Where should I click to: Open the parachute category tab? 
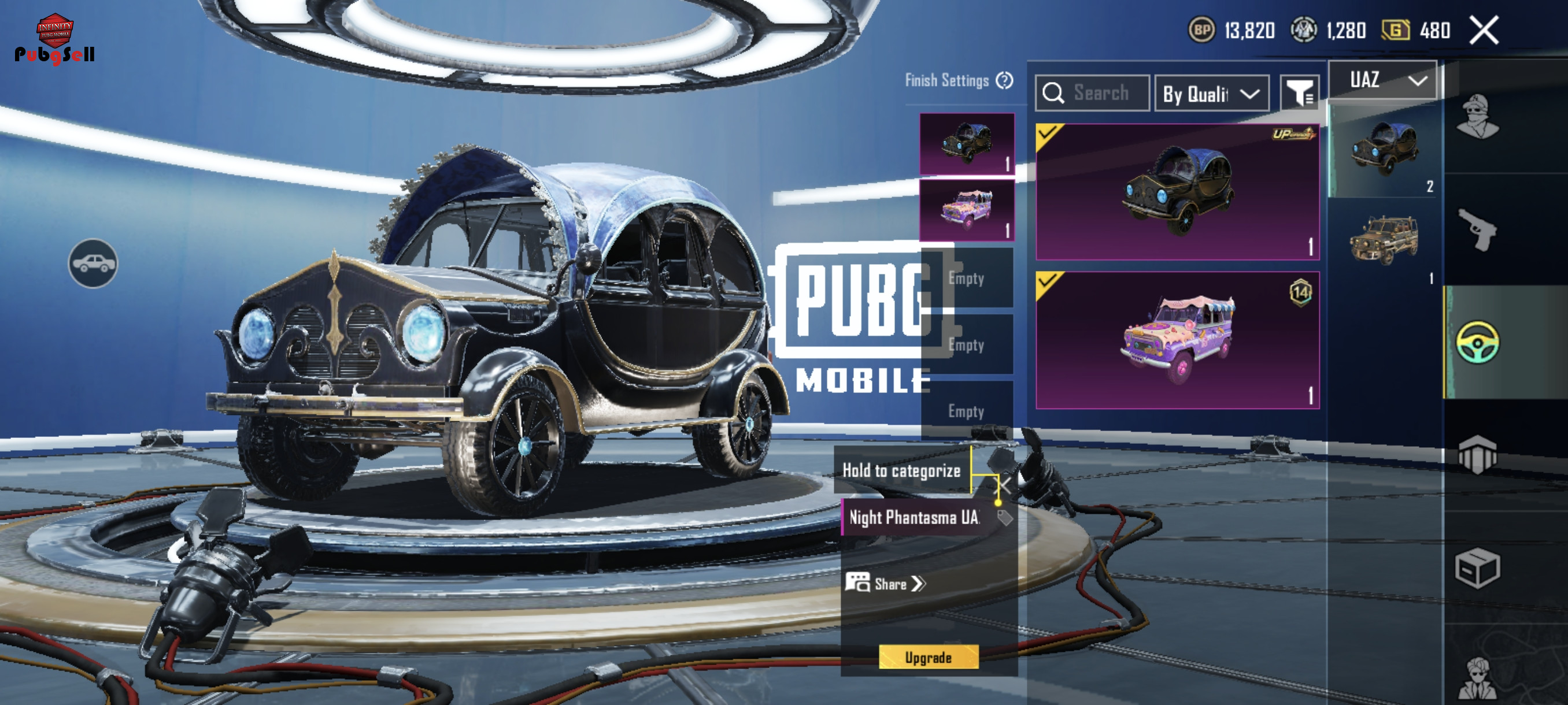(x=1477, y=454)
